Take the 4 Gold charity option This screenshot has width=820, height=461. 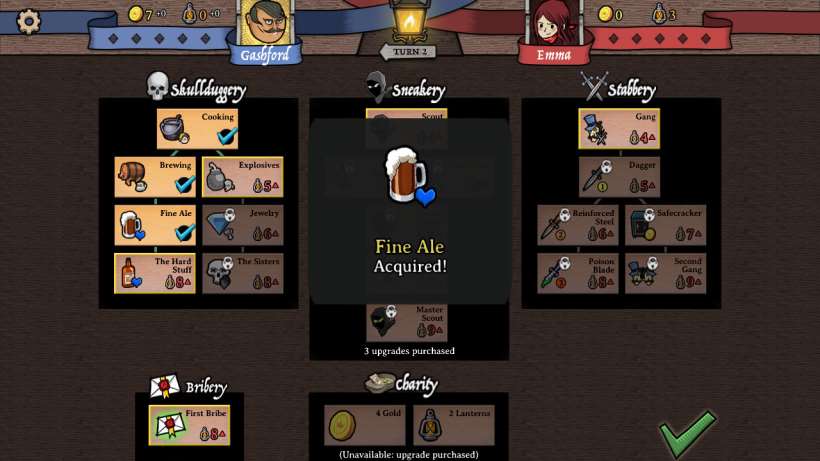[x=364, y=425]
